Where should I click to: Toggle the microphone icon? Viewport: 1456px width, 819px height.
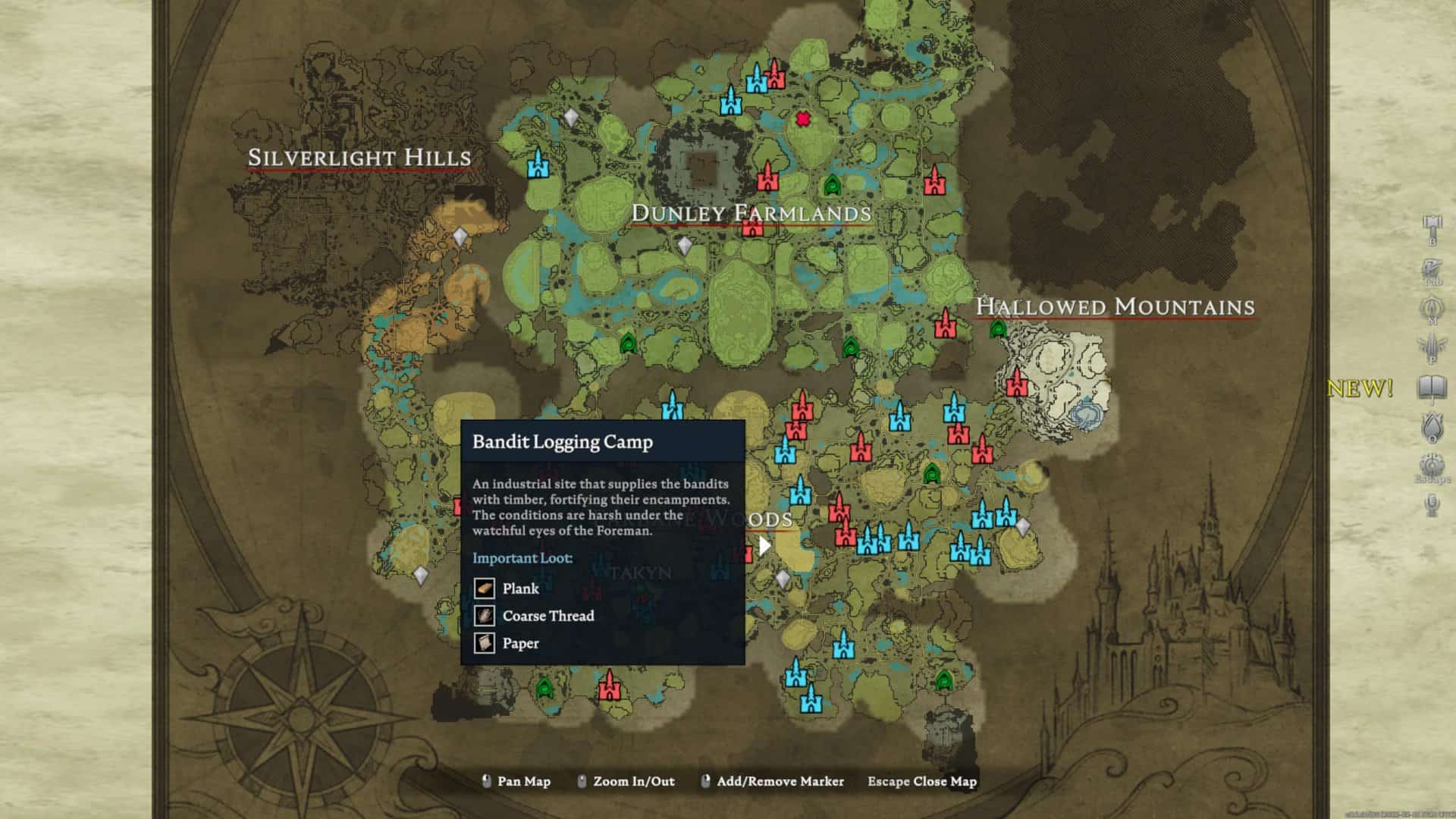click(x=1432, y=504)
